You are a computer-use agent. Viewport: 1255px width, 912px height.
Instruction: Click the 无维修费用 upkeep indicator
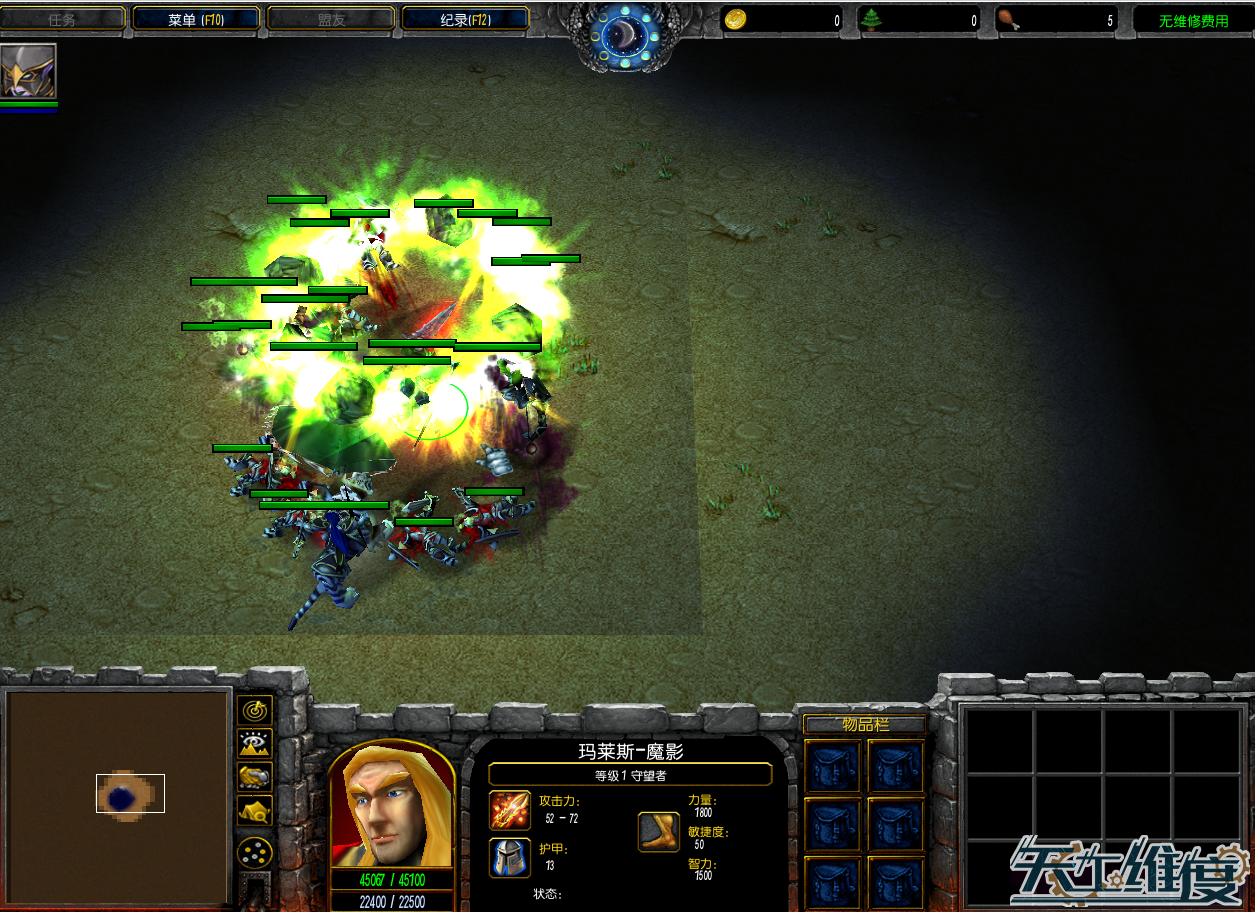(1193, 21)
